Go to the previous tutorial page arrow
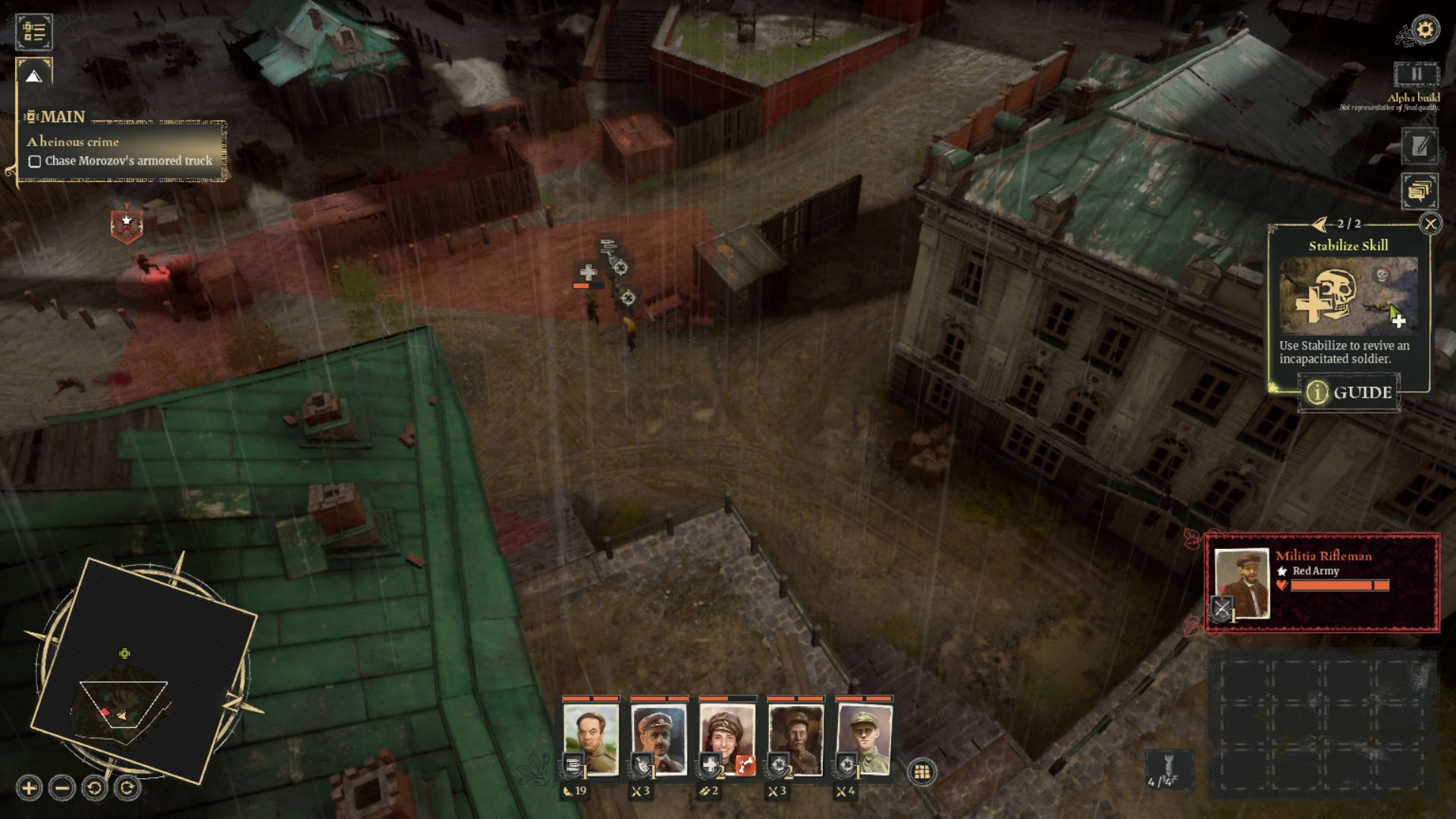The width and height of the screenshot is (1456, 819). click(1320, 224)
